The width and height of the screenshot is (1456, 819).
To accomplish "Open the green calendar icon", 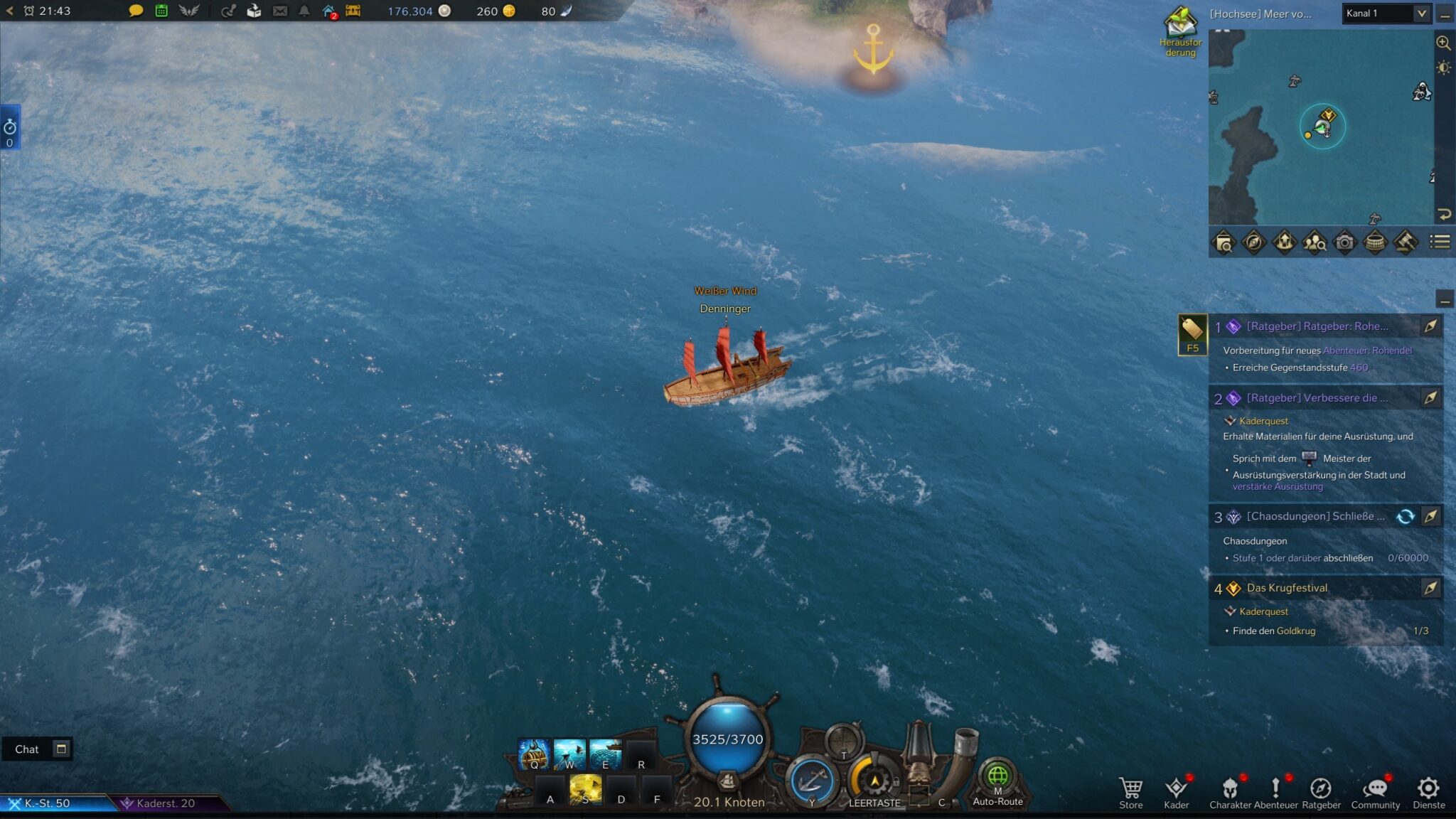I will click(x=161, y=11).
